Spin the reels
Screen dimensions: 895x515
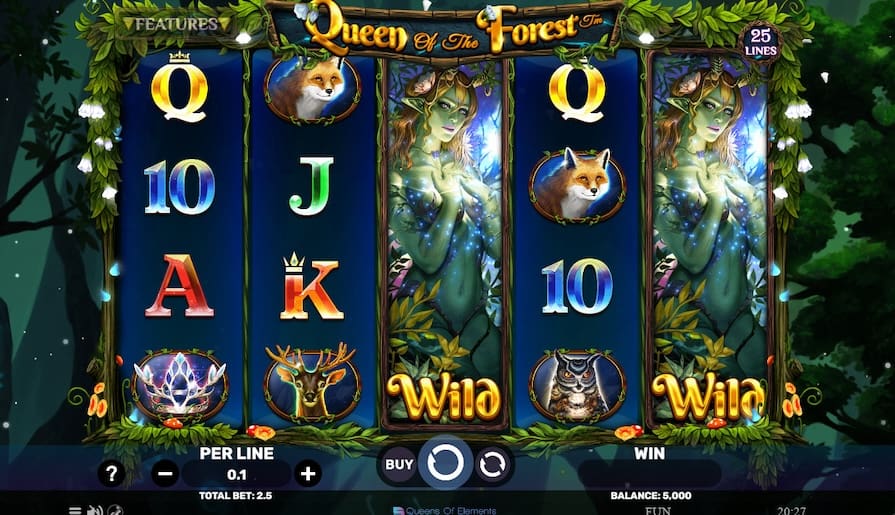446,464
